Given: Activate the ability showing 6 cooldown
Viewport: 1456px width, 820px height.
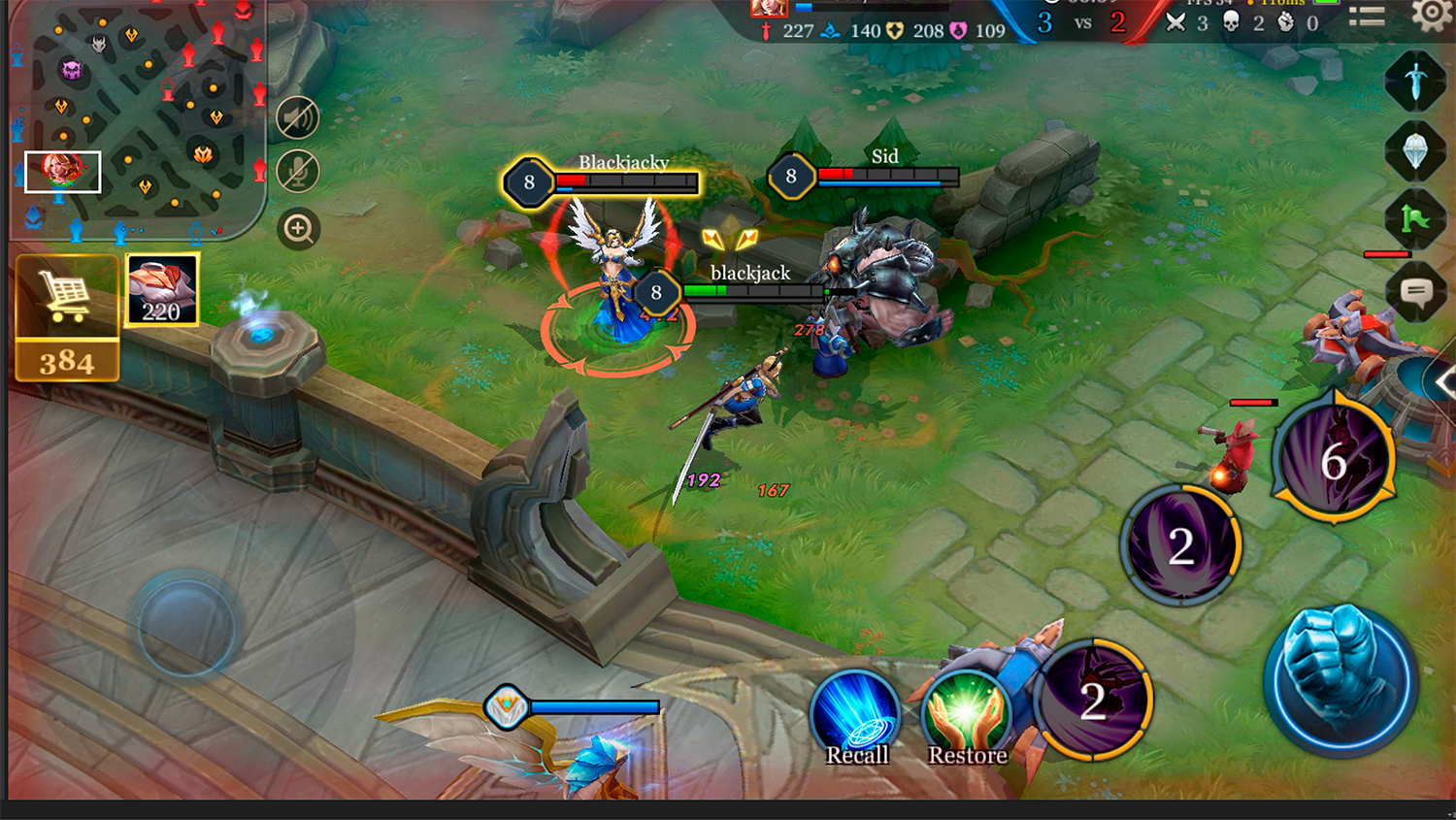Looking at the screenshot, I should point(1336,460).
